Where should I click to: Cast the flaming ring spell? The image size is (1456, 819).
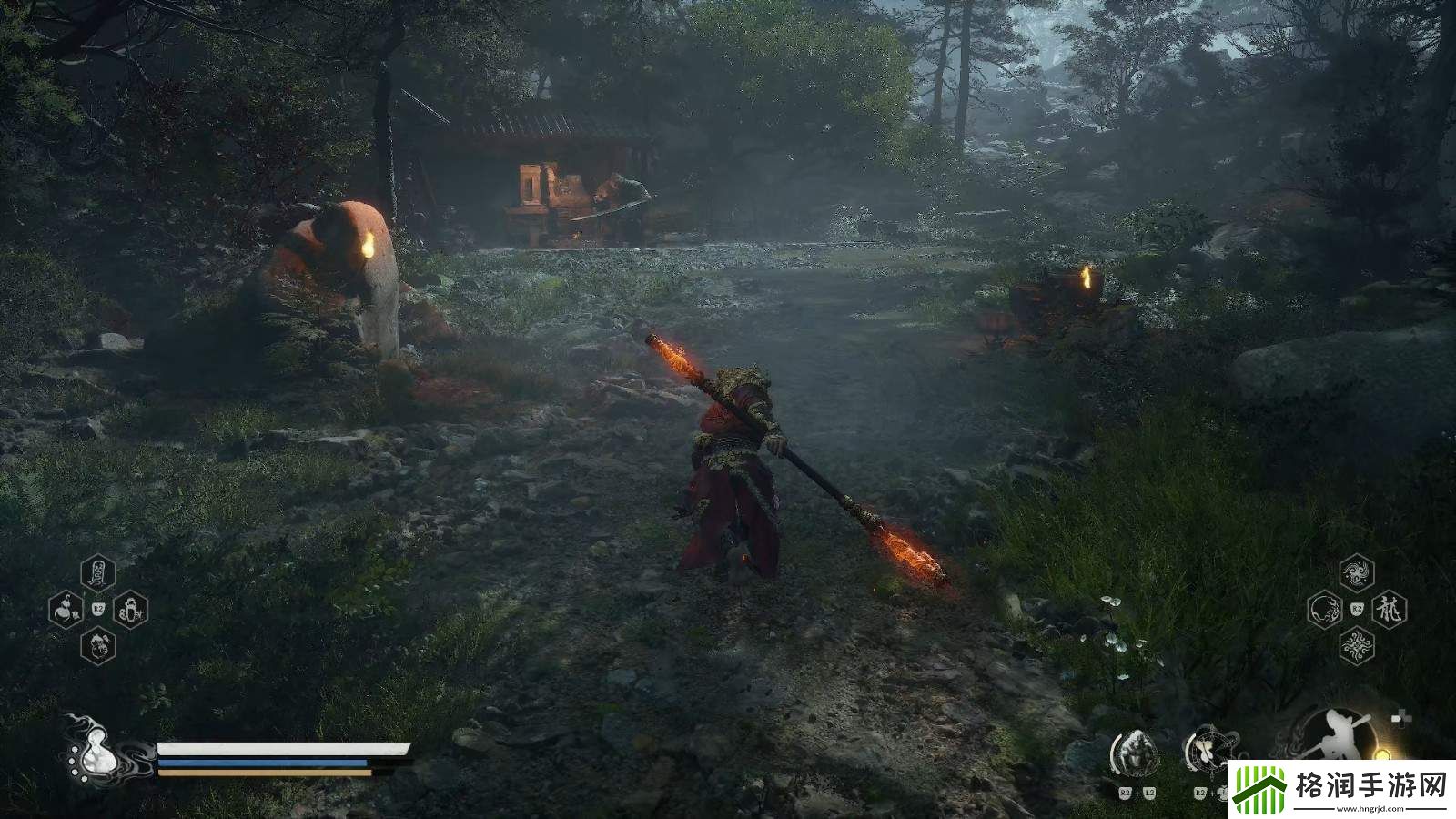point(1324,609)
